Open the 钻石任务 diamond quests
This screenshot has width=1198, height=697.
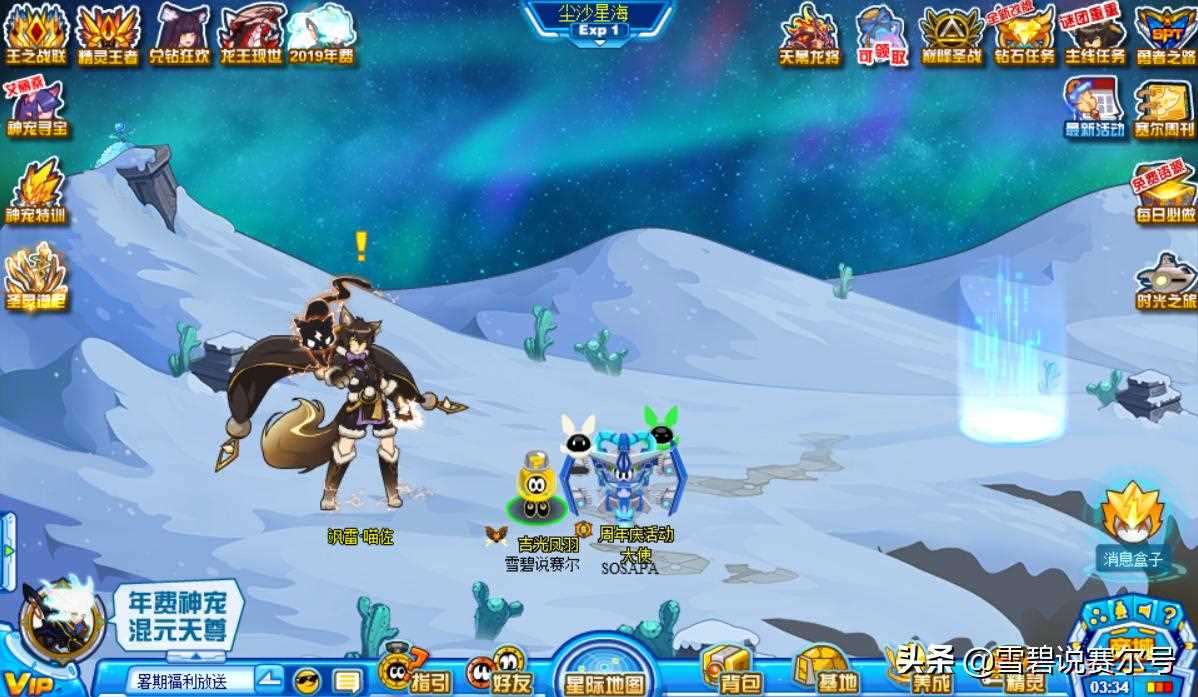[x=1024, y=34]
